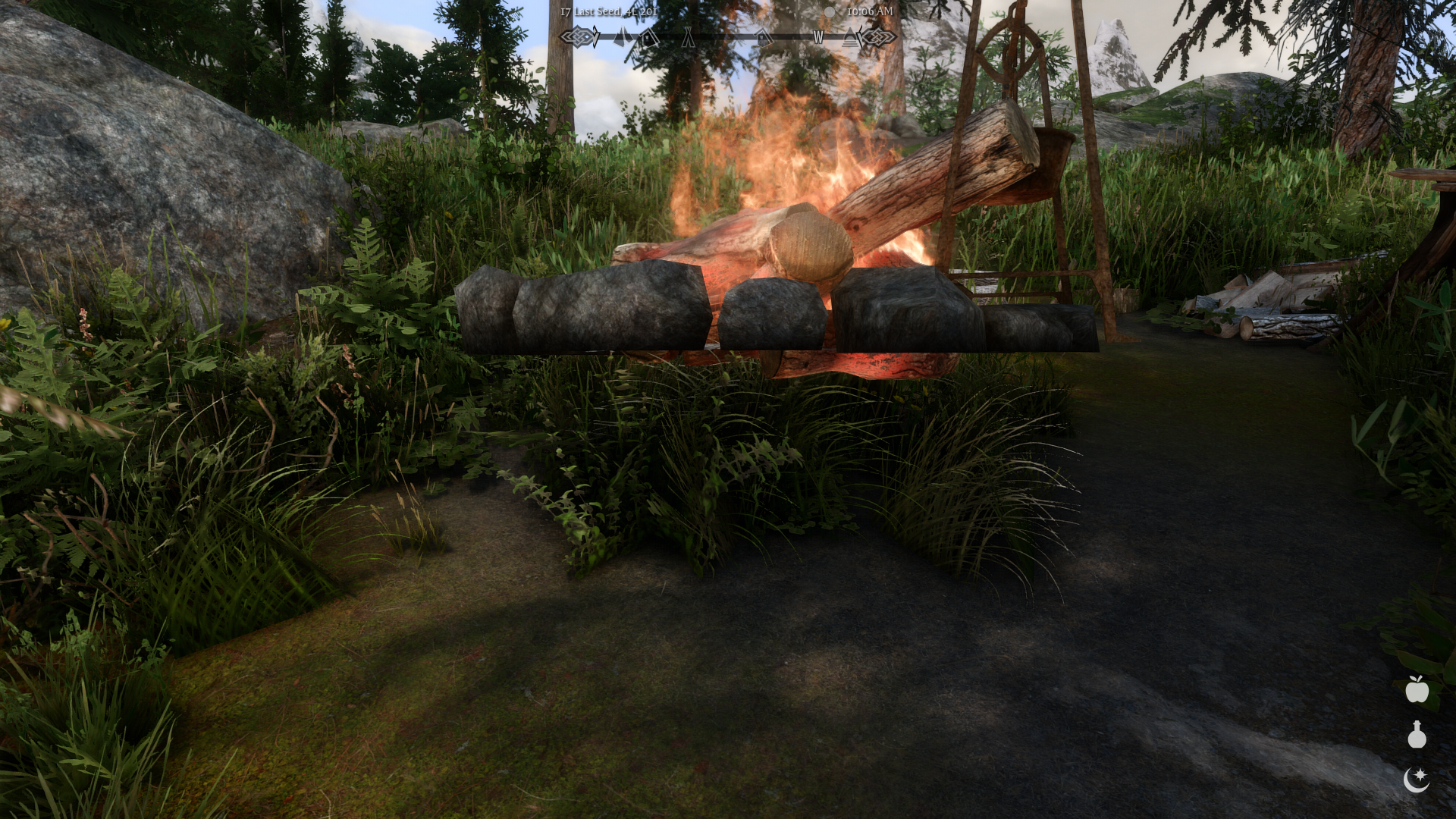
Task: Click the apple hunger widget icon
Action: point(1417,691)
